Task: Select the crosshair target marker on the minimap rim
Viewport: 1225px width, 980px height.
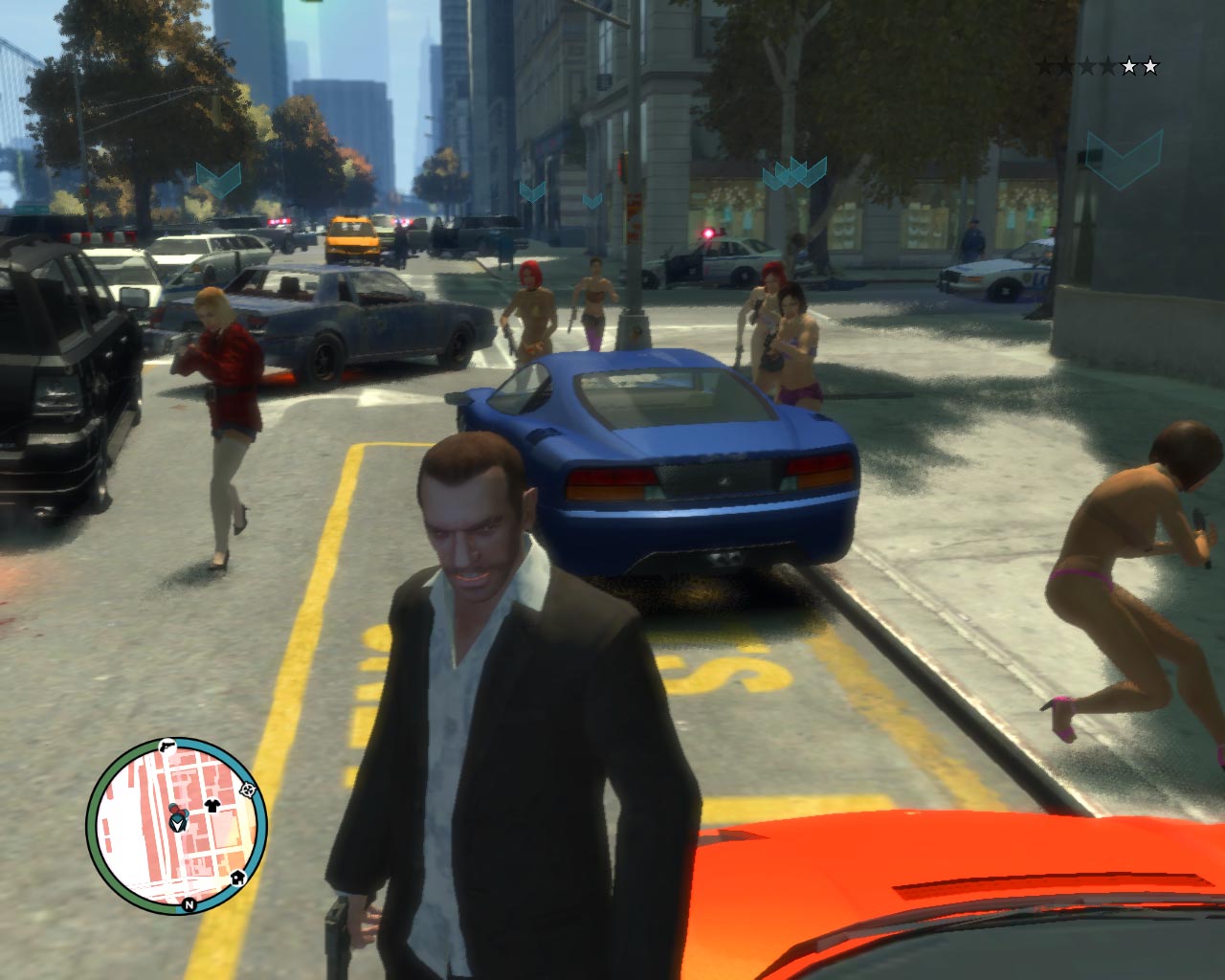Action: (249, 791)
